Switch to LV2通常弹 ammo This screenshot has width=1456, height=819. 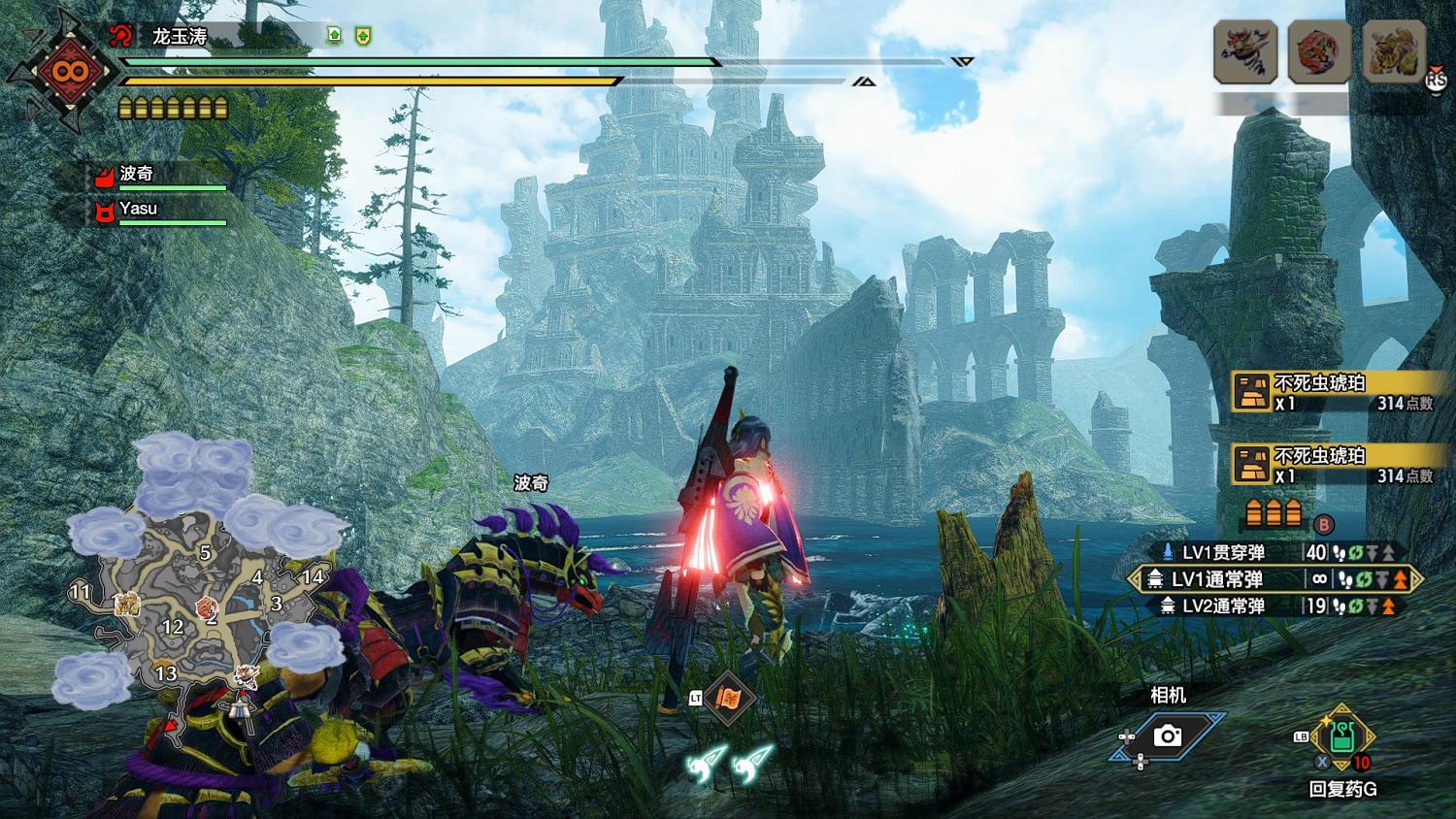tap(1223, 606)
